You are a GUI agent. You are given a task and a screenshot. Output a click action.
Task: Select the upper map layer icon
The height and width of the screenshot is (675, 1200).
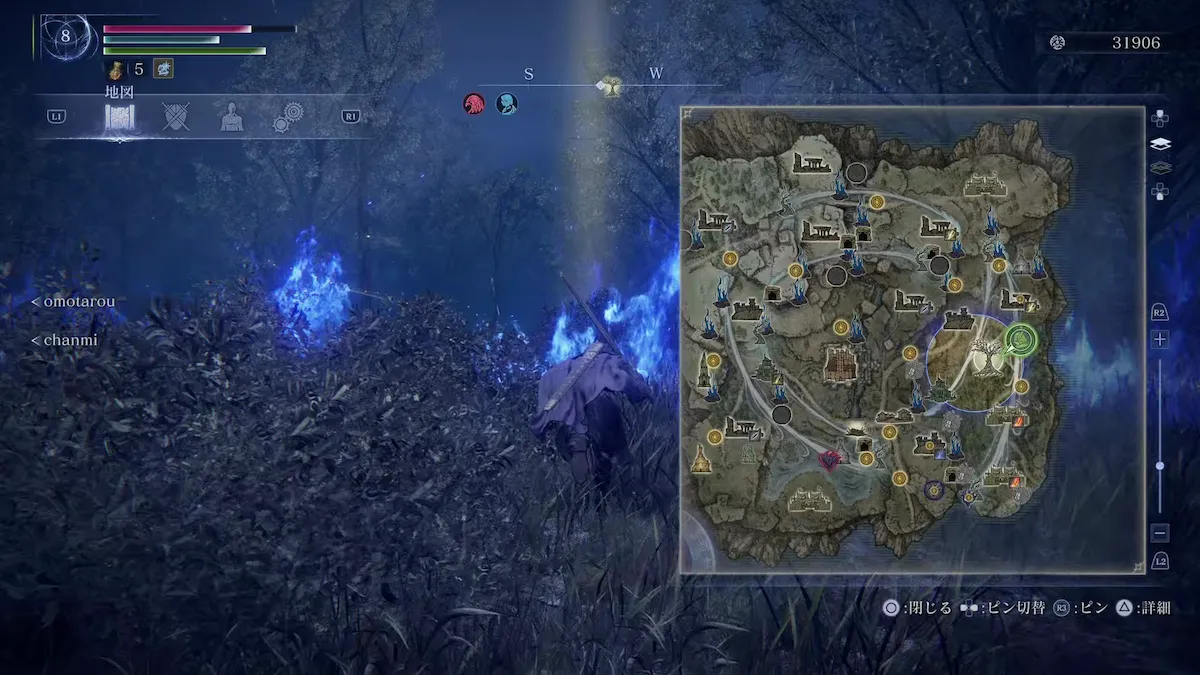pos(1160,143)
